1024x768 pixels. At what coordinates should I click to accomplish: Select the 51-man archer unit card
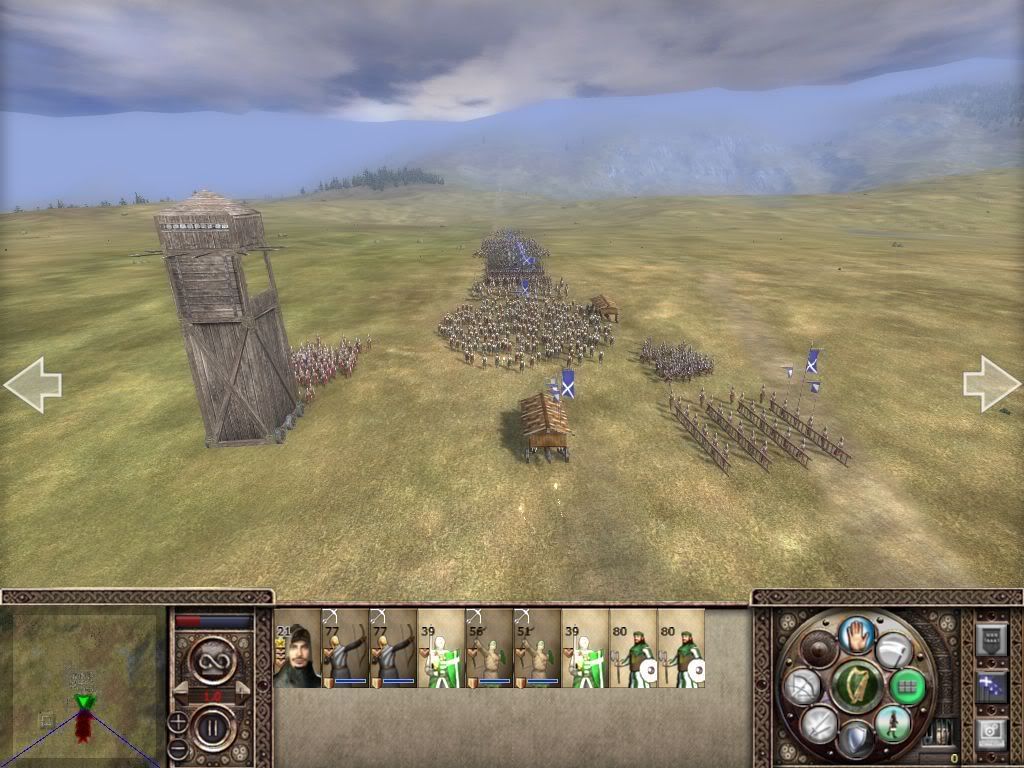(537, 648)
